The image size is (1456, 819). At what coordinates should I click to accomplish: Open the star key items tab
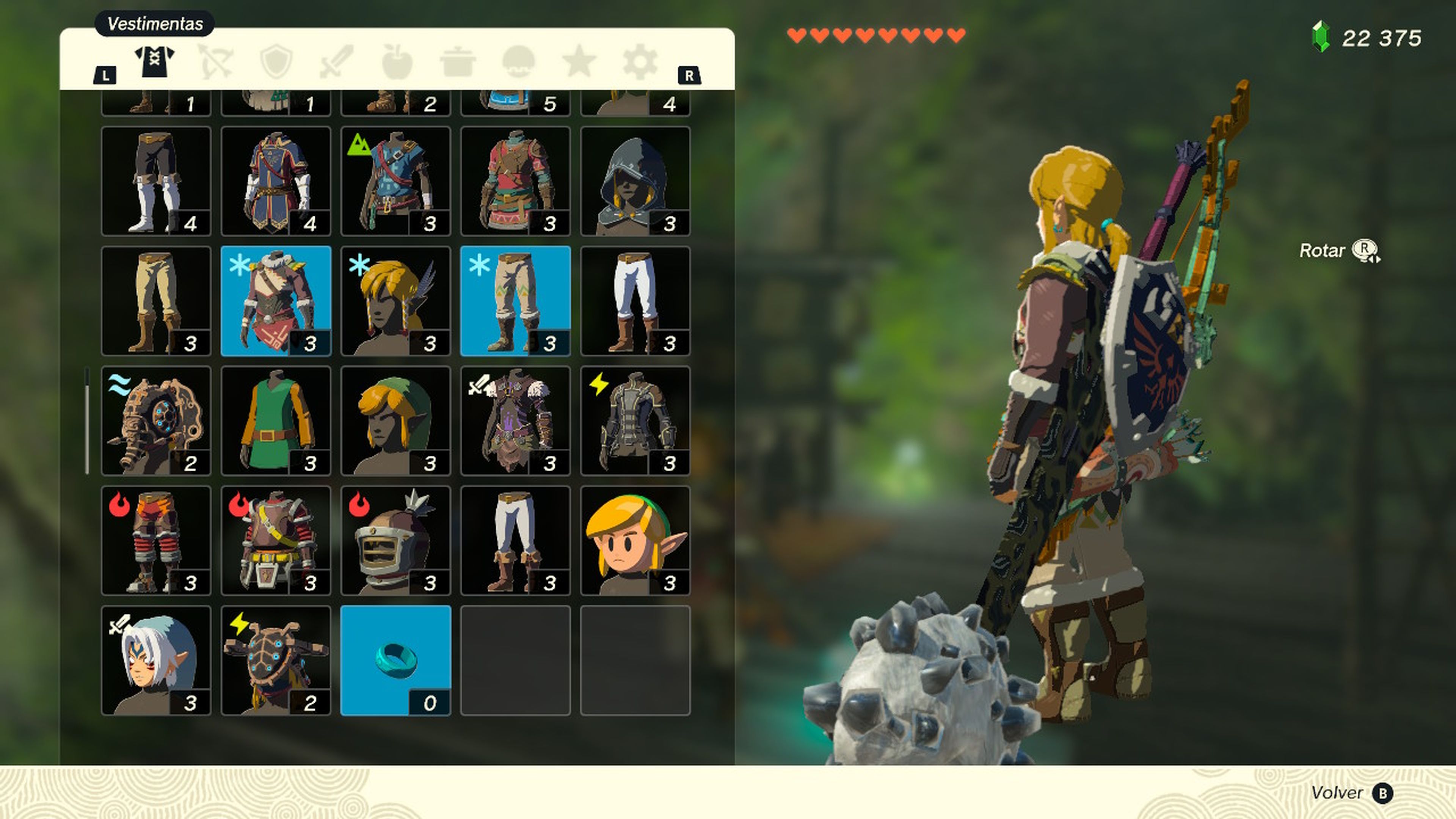tap(579, 62)
